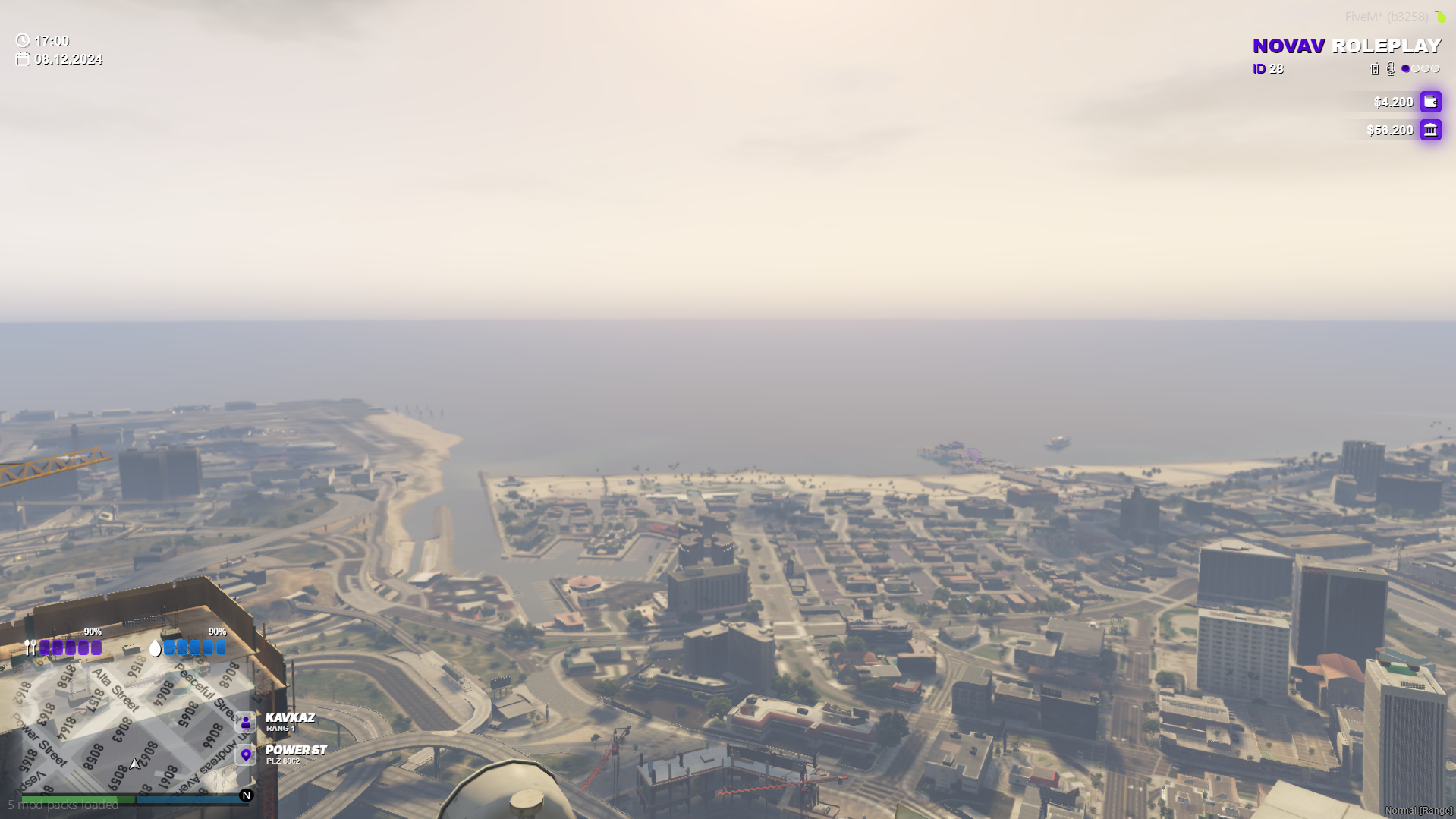The width and height of the screenshot is (1456, 819).
Task: Select the purple wallet cash icon
Action: click(x=1430, y=102)
